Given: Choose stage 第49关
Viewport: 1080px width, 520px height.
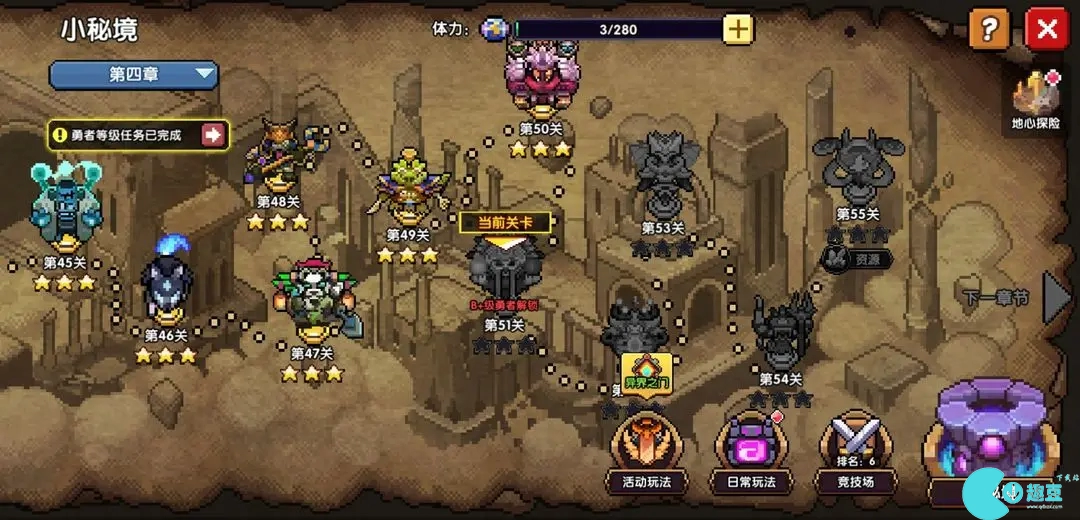Looking at the screenshot, I should 408,187.
